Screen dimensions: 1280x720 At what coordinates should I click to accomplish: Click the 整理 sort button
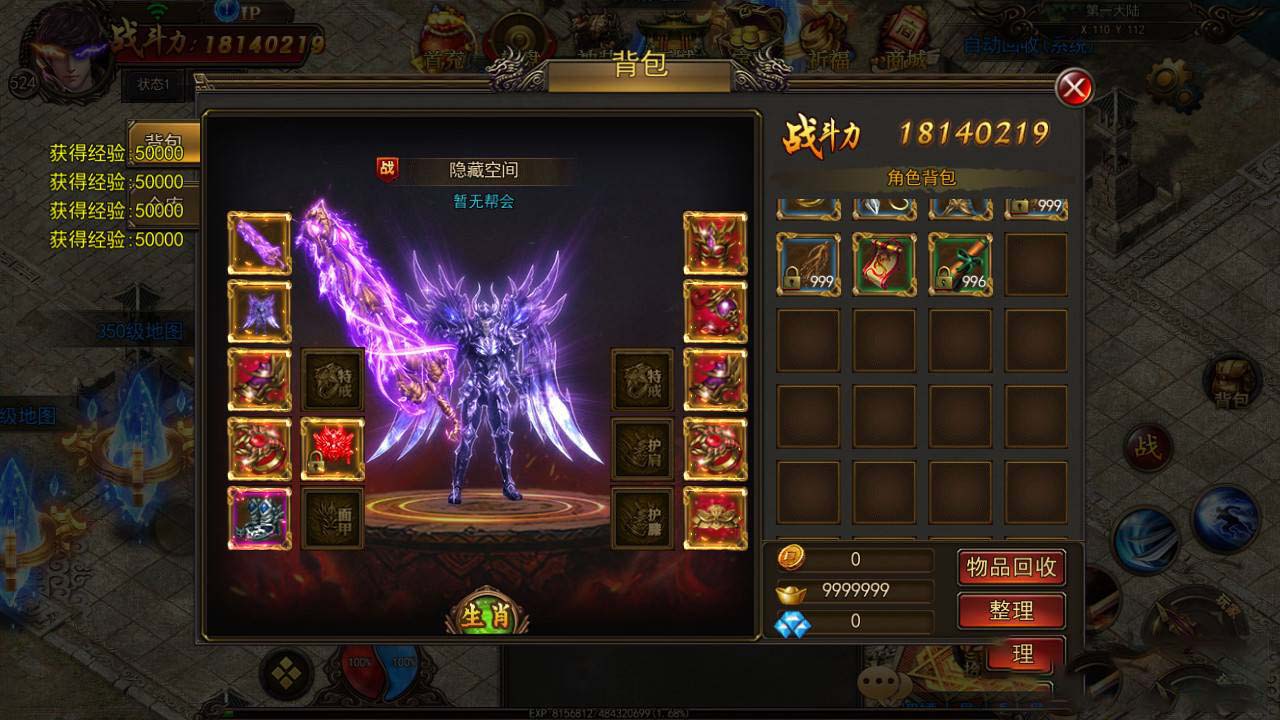click(x=1011, y=610)
